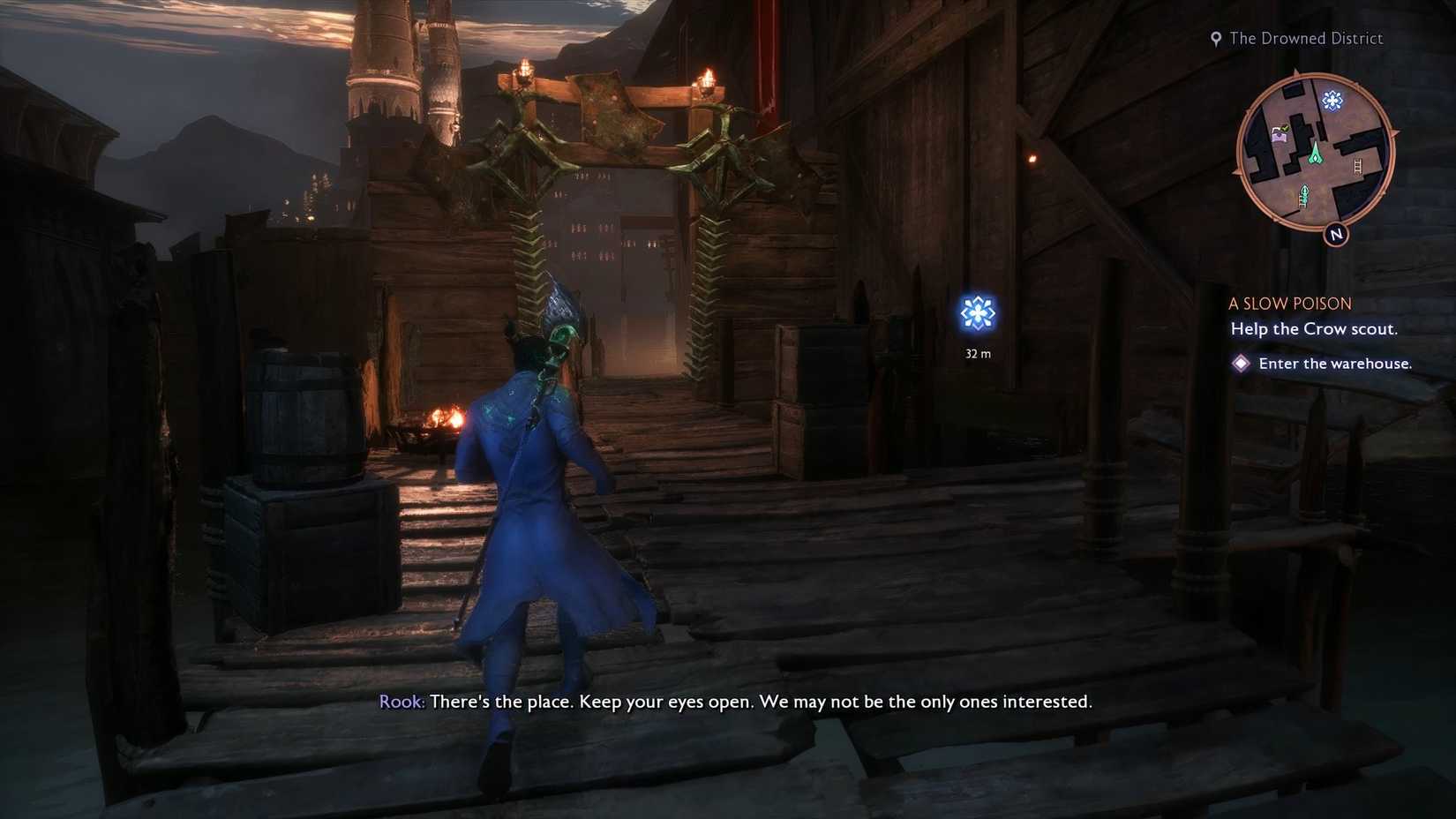Viewport: 1456px width, 819px height.
Task: Click the ladder icon near the boat marker
Action: pos(1303,203)
